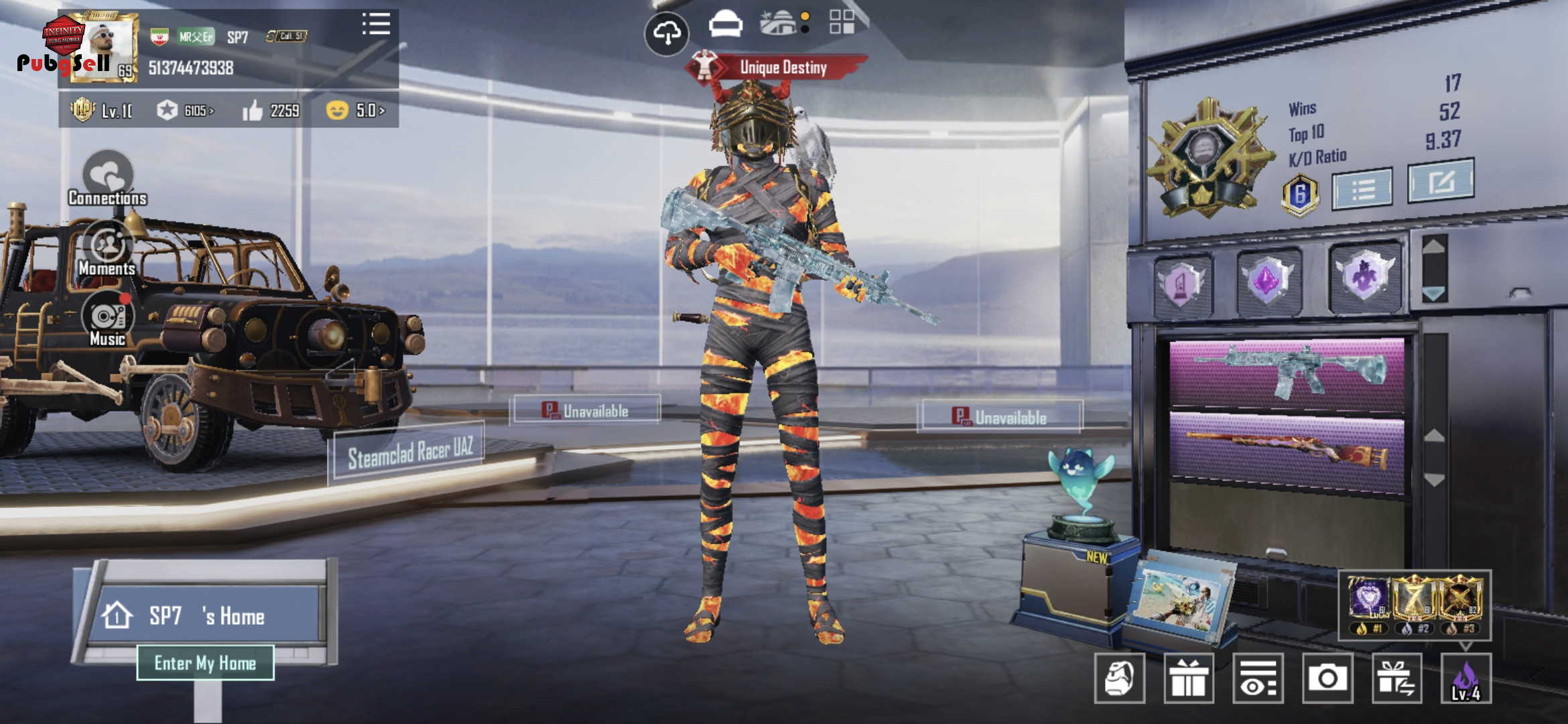The height and width of the screenshot is (724, 1568).
Task: Click the edit stats display button
Action: pyautogui.click(x=1441, y=181)
